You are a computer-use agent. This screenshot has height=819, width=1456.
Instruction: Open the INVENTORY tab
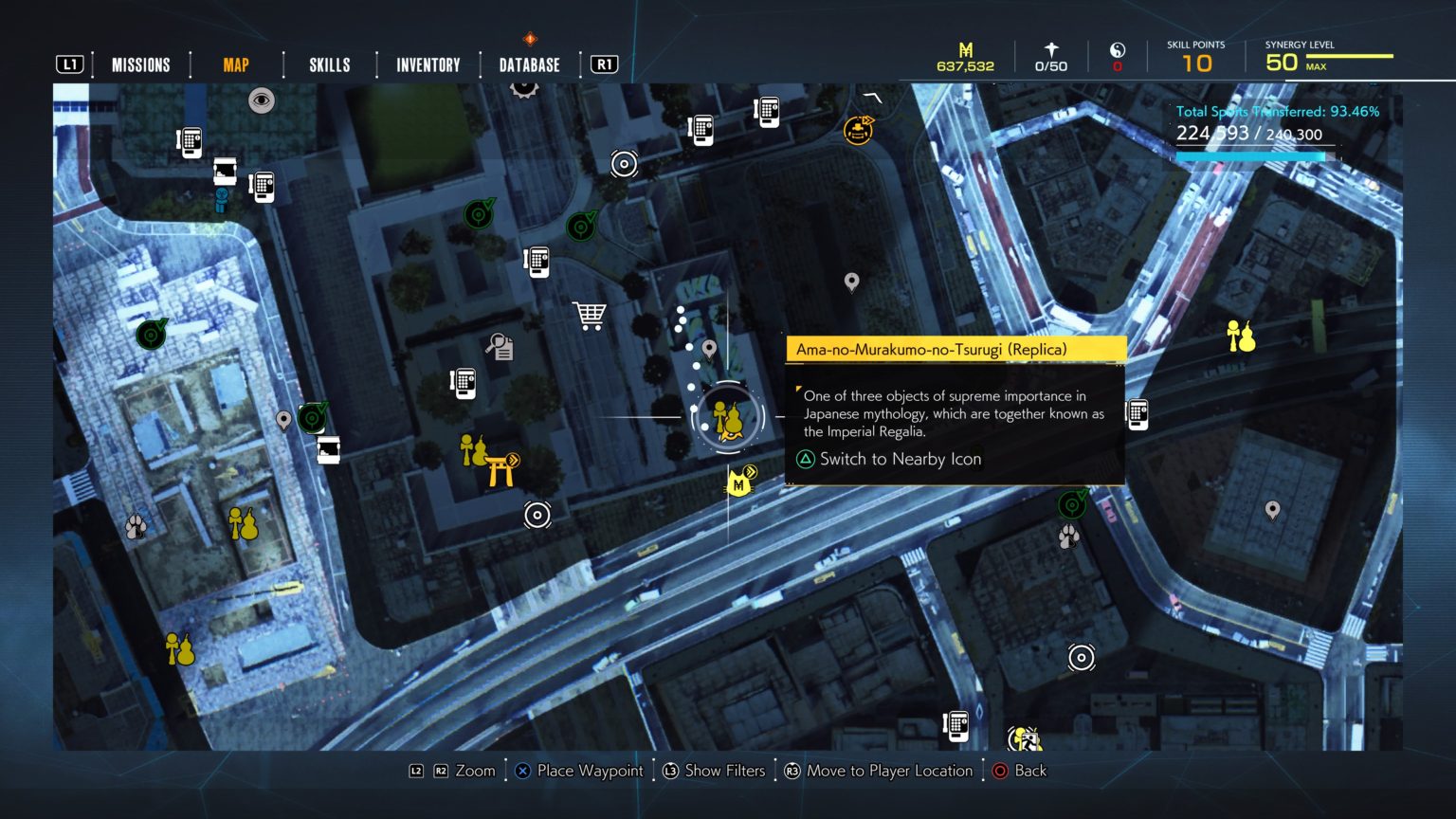pyautogui.click(x=427, y=64)
